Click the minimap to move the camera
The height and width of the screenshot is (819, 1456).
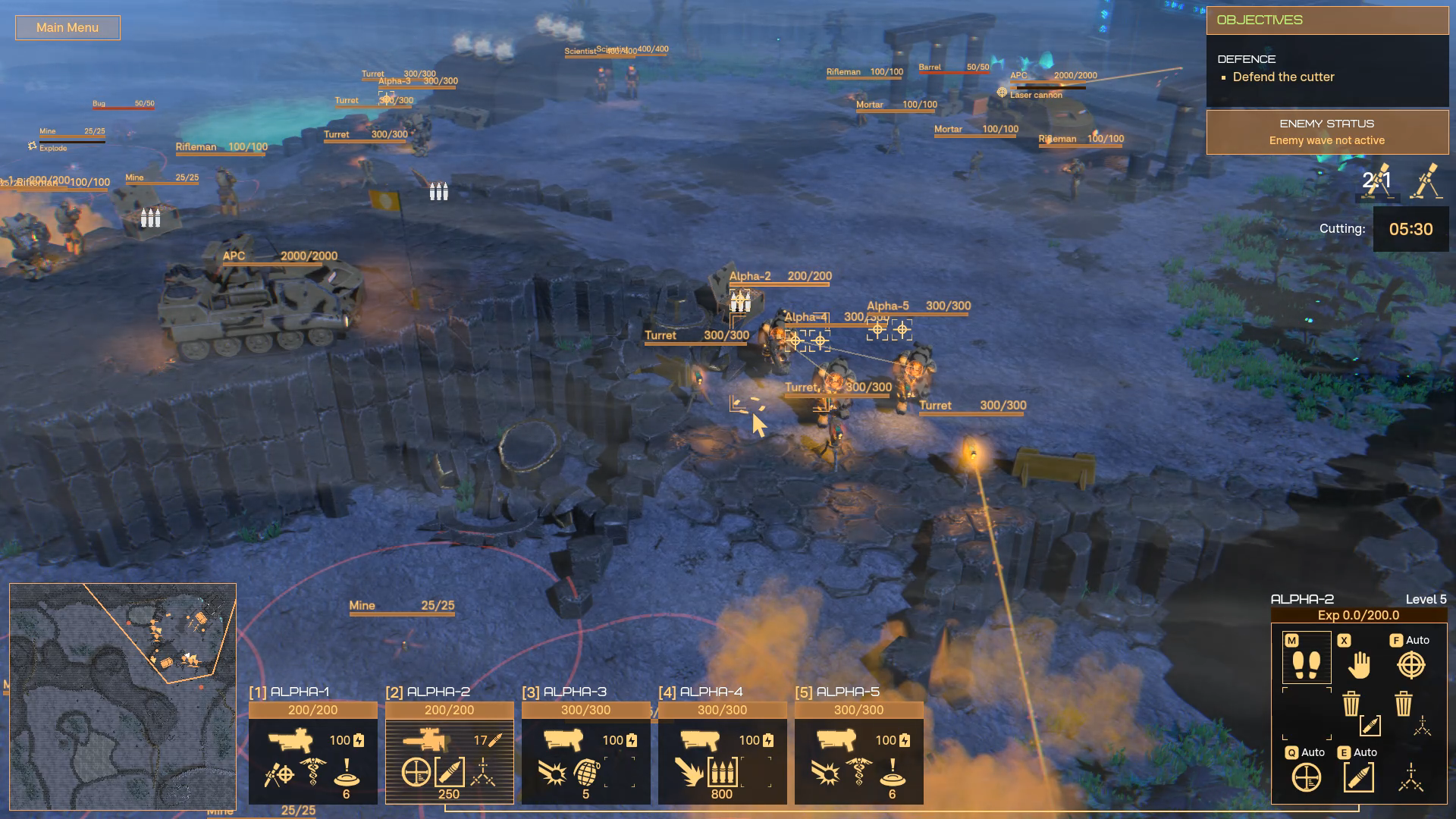[x=122, y=696]
